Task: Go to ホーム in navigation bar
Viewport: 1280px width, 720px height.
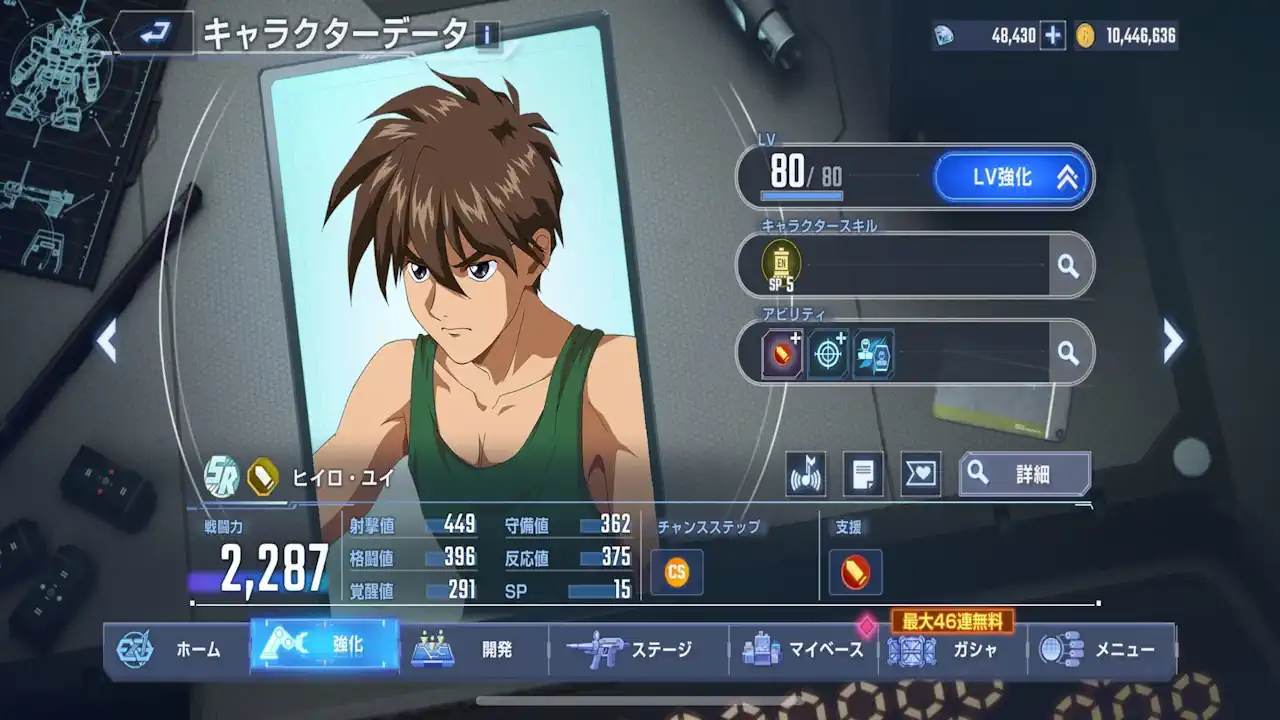Action: tap(176, 650)
